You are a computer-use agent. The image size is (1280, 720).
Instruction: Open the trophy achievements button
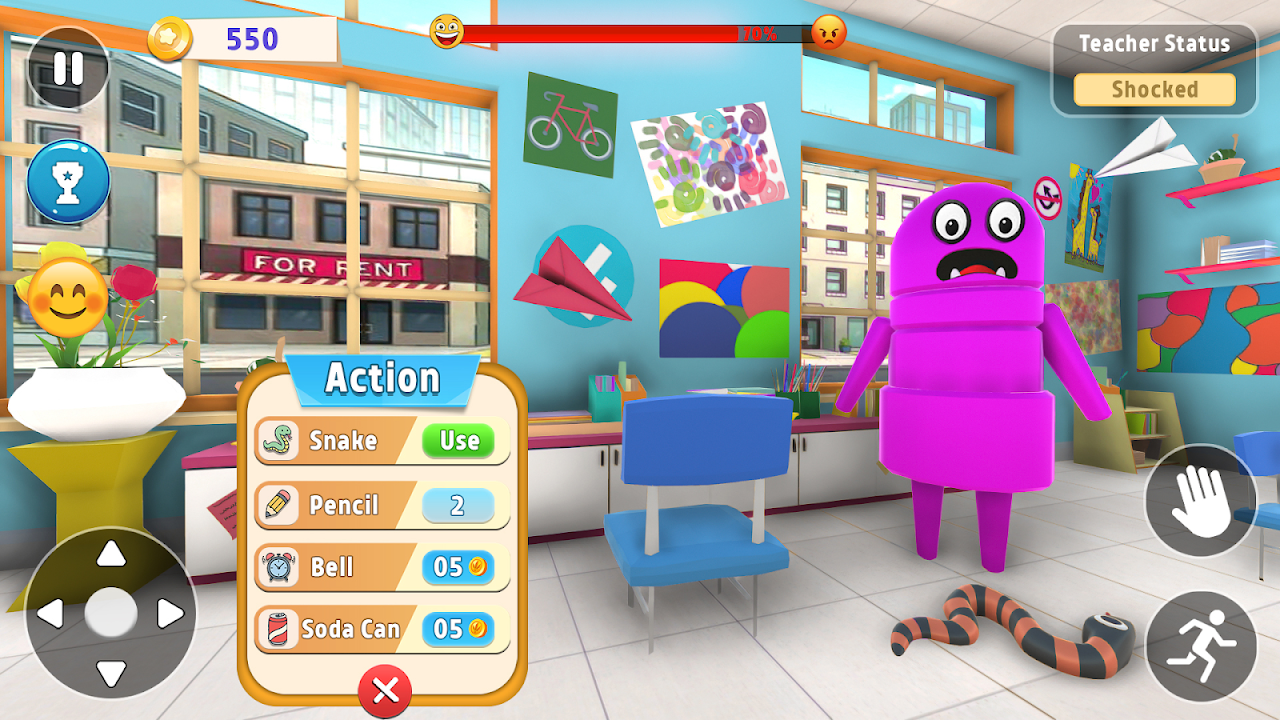(68, 183)
